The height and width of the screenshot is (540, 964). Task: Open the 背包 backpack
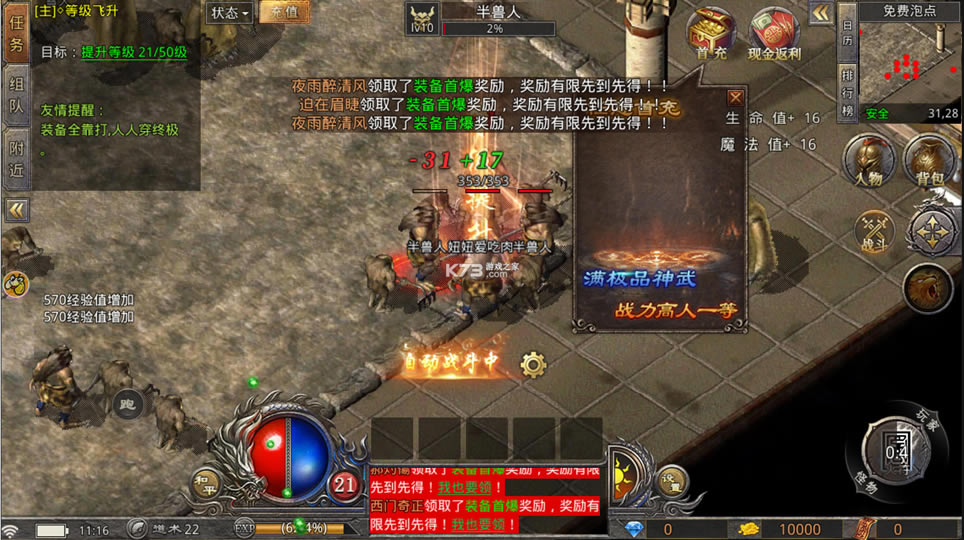pyautogui.click(x=928, y=162)
